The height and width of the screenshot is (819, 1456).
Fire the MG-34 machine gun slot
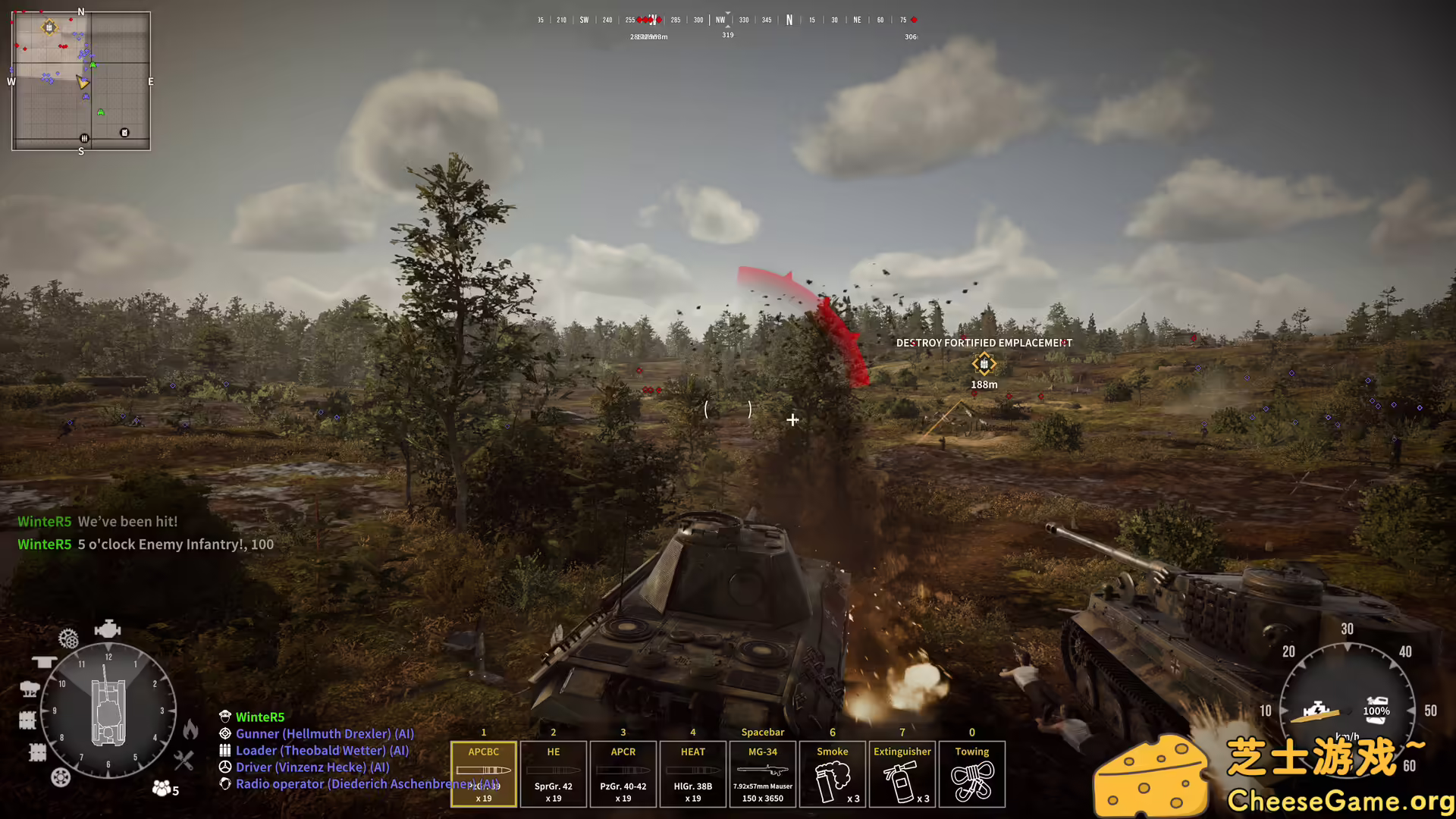(762, 773)
